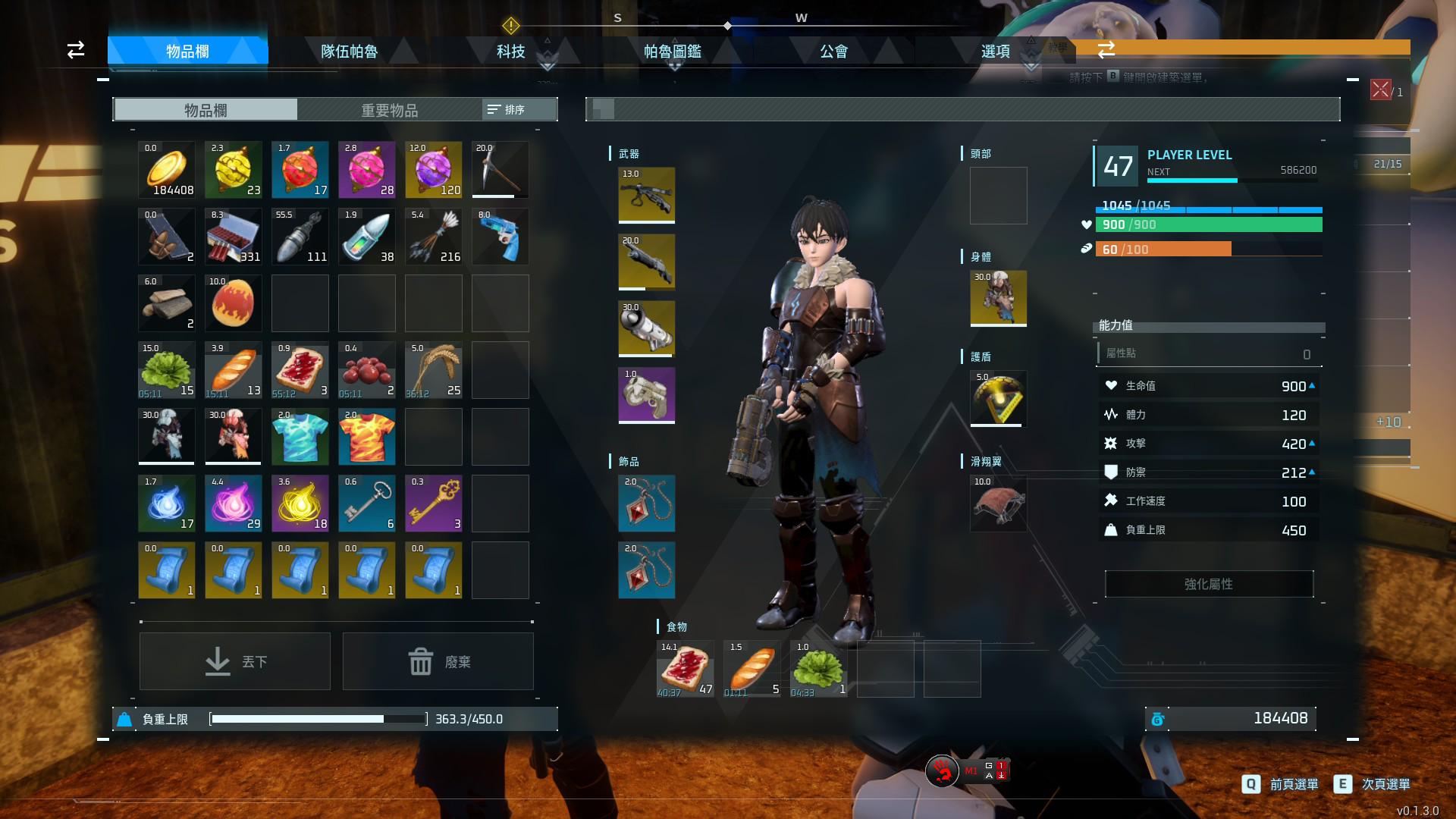Select the pickaxe in inventory
Viewport: 1456px width, 819px height.
coord(500,170)
